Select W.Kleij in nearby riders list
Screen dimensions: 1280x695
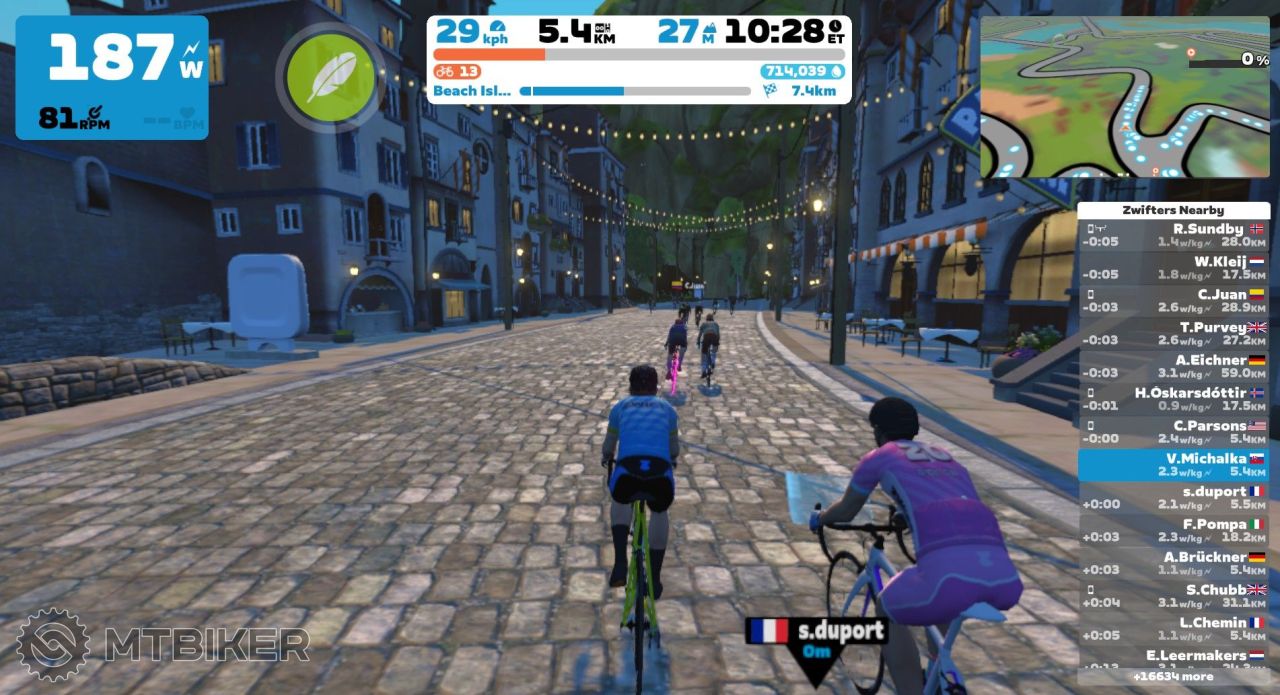(x=1173, y=268)
